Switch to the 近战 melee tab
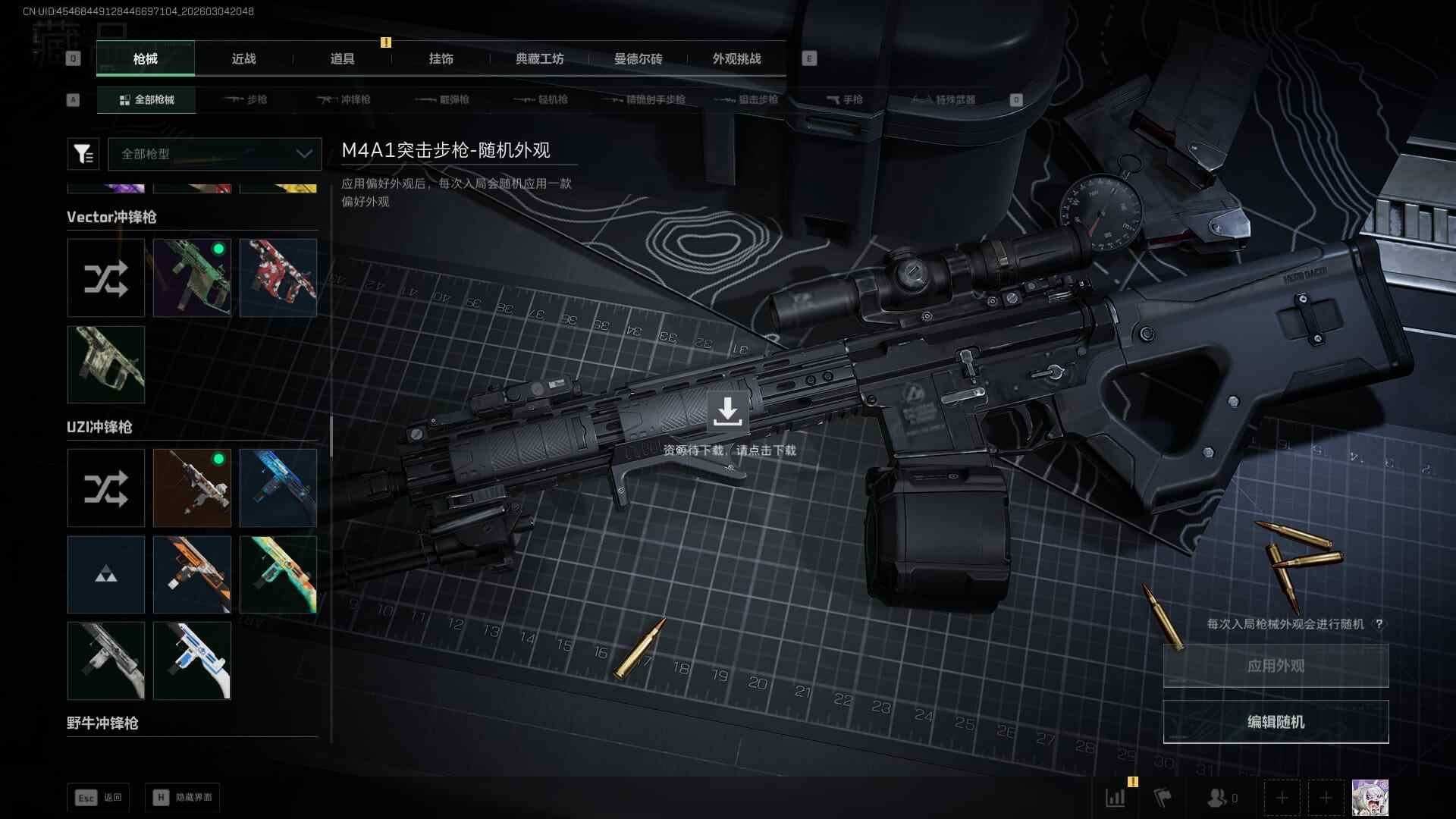1456x819 pixels. 243,58
